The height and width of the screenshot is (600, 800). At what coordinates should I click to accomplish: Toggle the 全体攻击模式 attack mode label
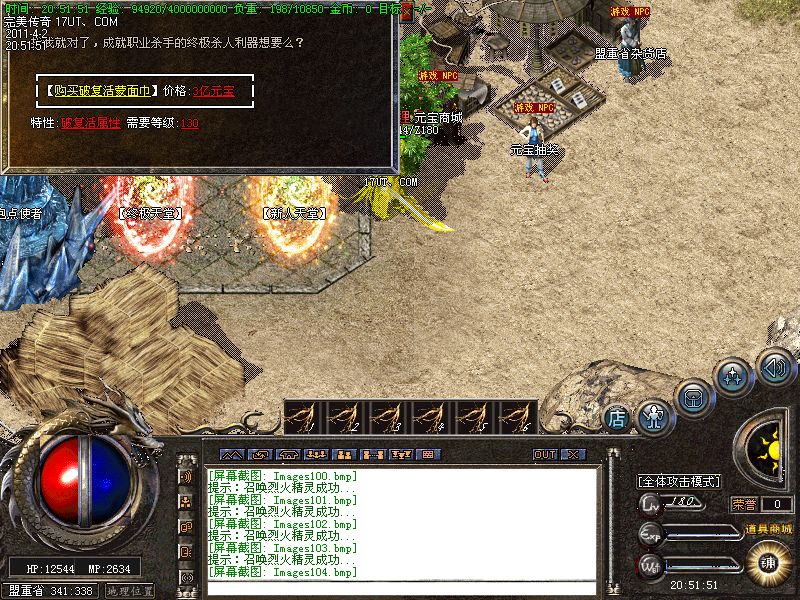coord(679,481)
